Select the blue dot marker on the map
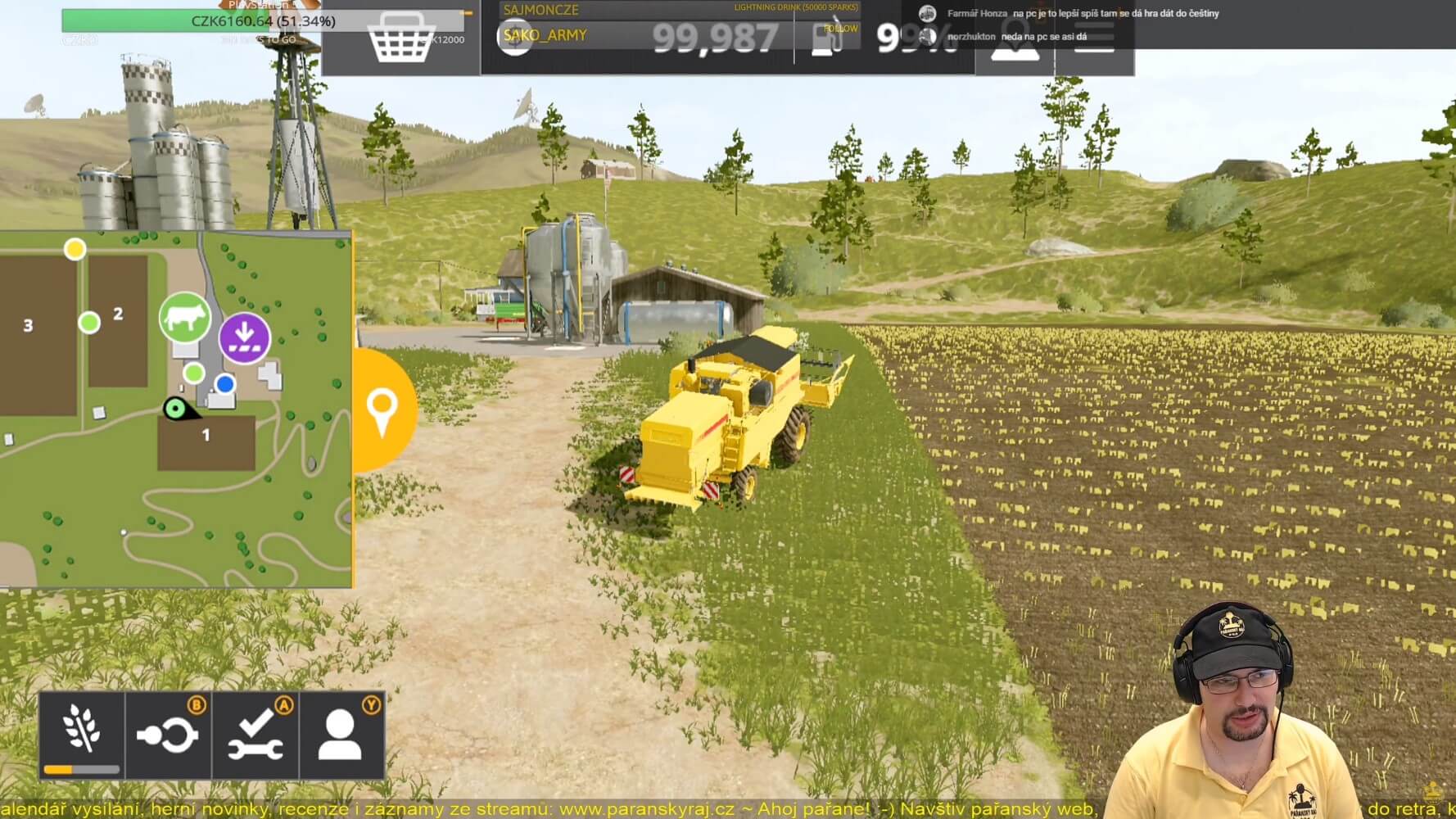Screen dimensions: 1456x819 tap(224, 383)
